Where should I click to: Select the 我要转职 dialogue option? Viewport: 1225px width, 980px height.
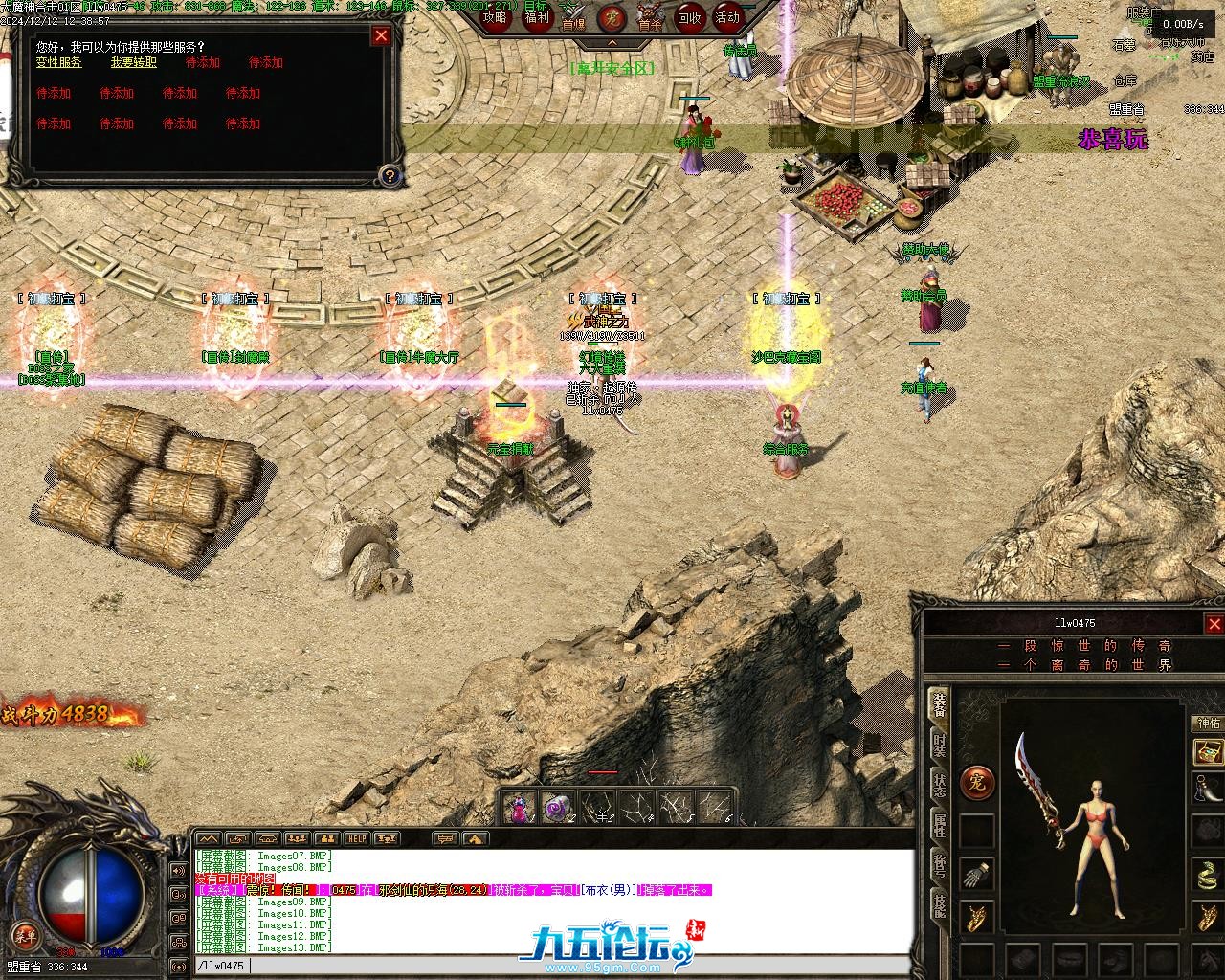click(x=133, y=62)
